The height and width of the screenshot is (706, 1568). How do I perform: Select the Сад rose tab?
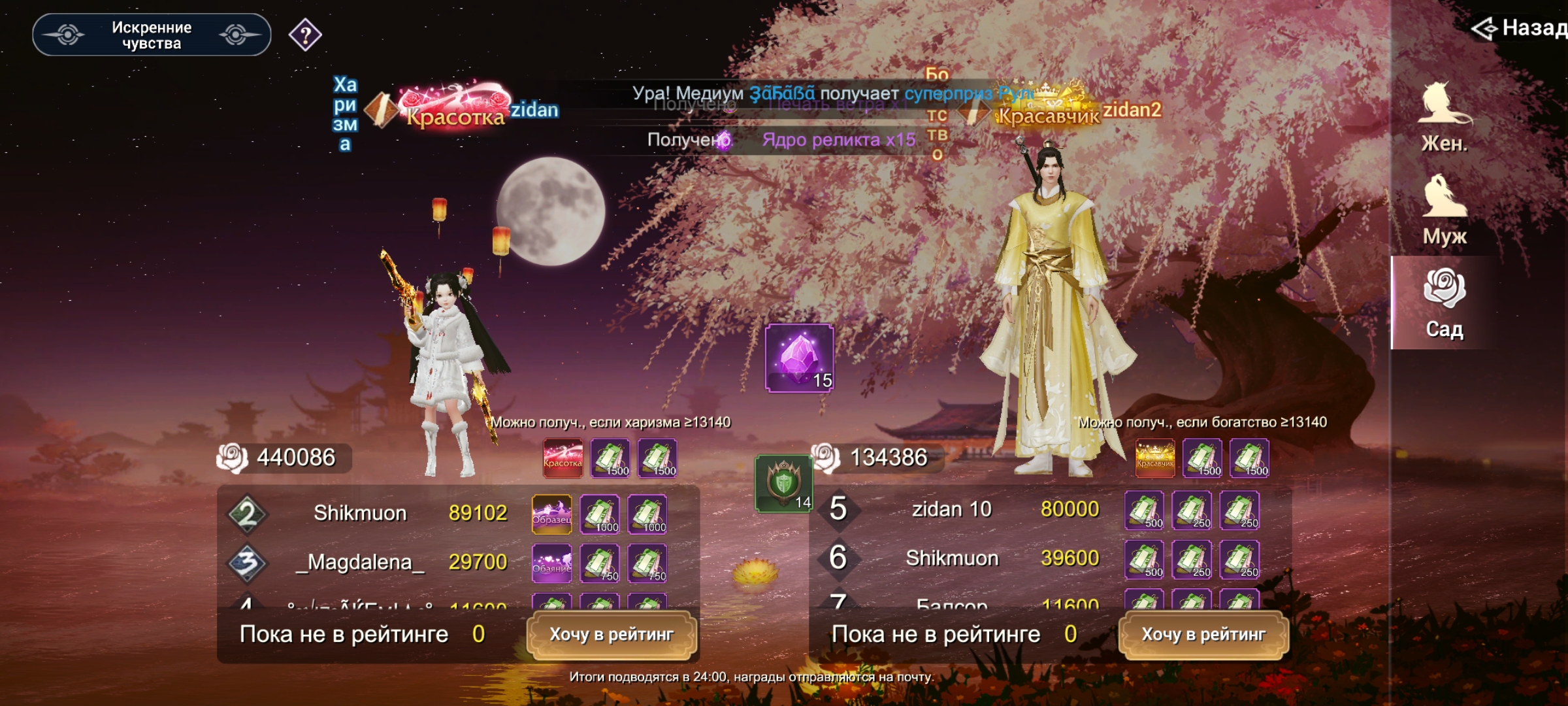(x=1445, y=303)
